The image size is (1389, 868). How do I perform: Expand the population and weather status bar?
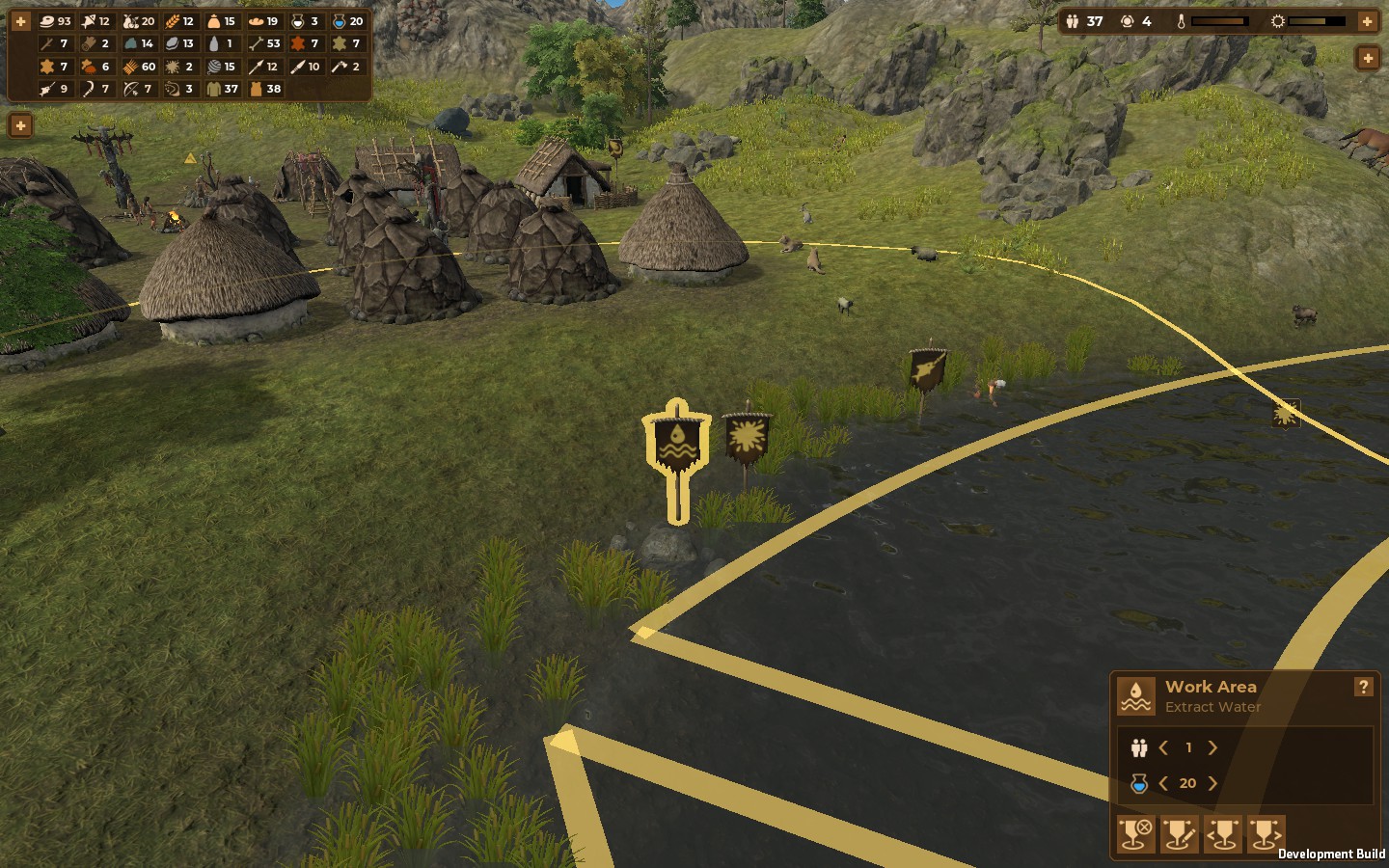click(x=1367, y=20)
